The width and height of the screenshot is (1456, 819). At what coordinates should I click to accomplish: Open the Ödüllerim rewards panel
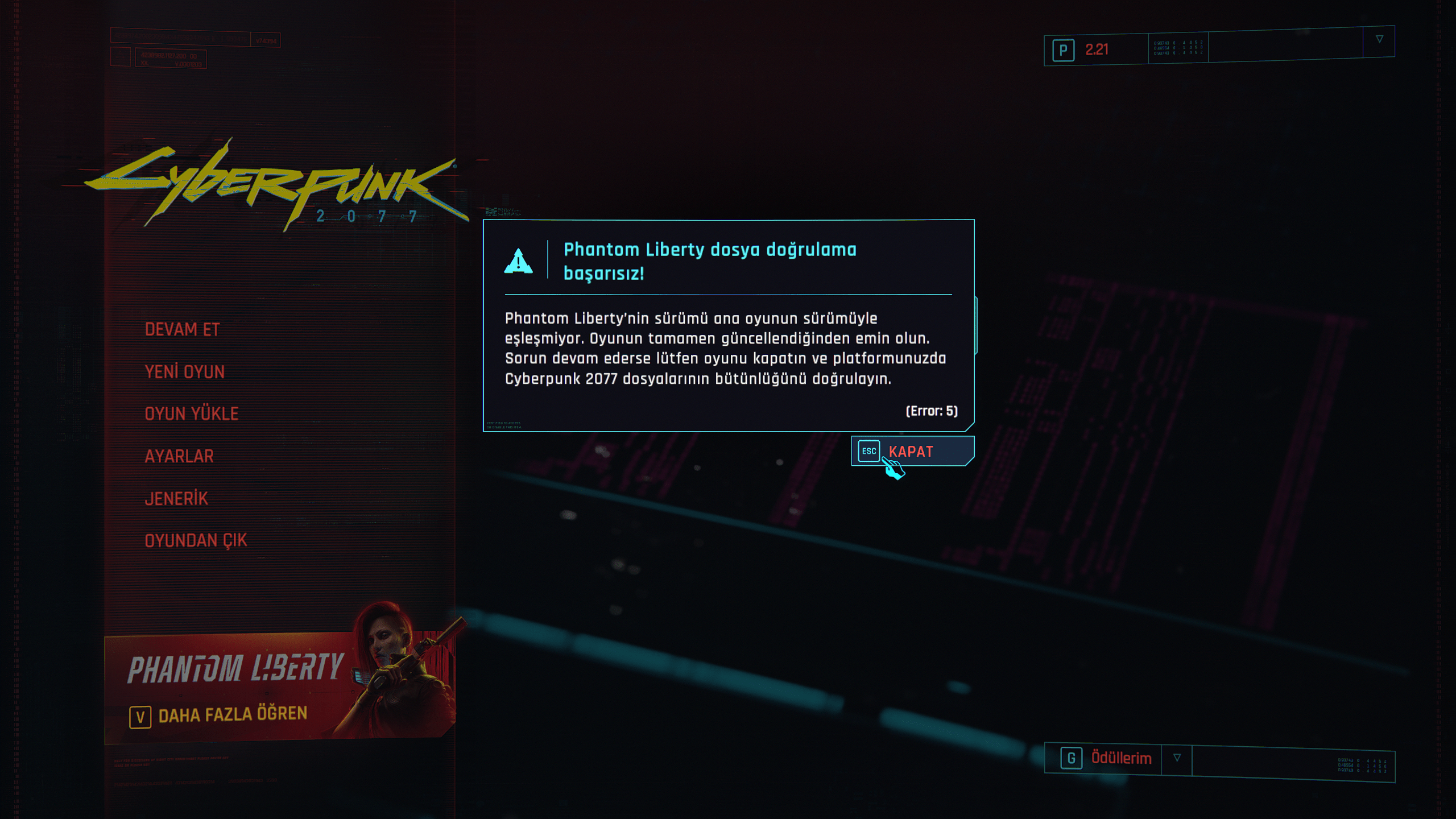click(x=1120, y=758)
